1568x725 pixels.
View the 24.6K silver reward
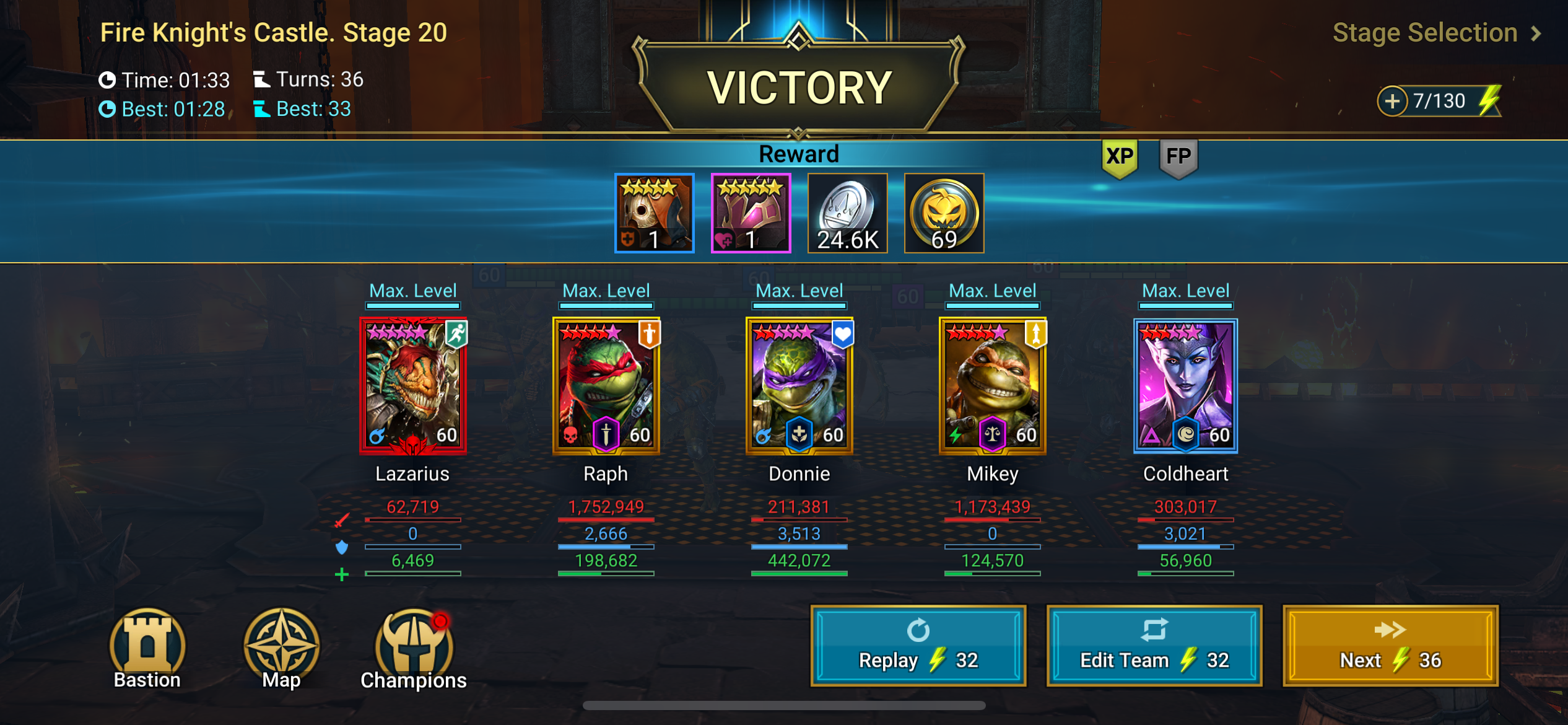847,213
